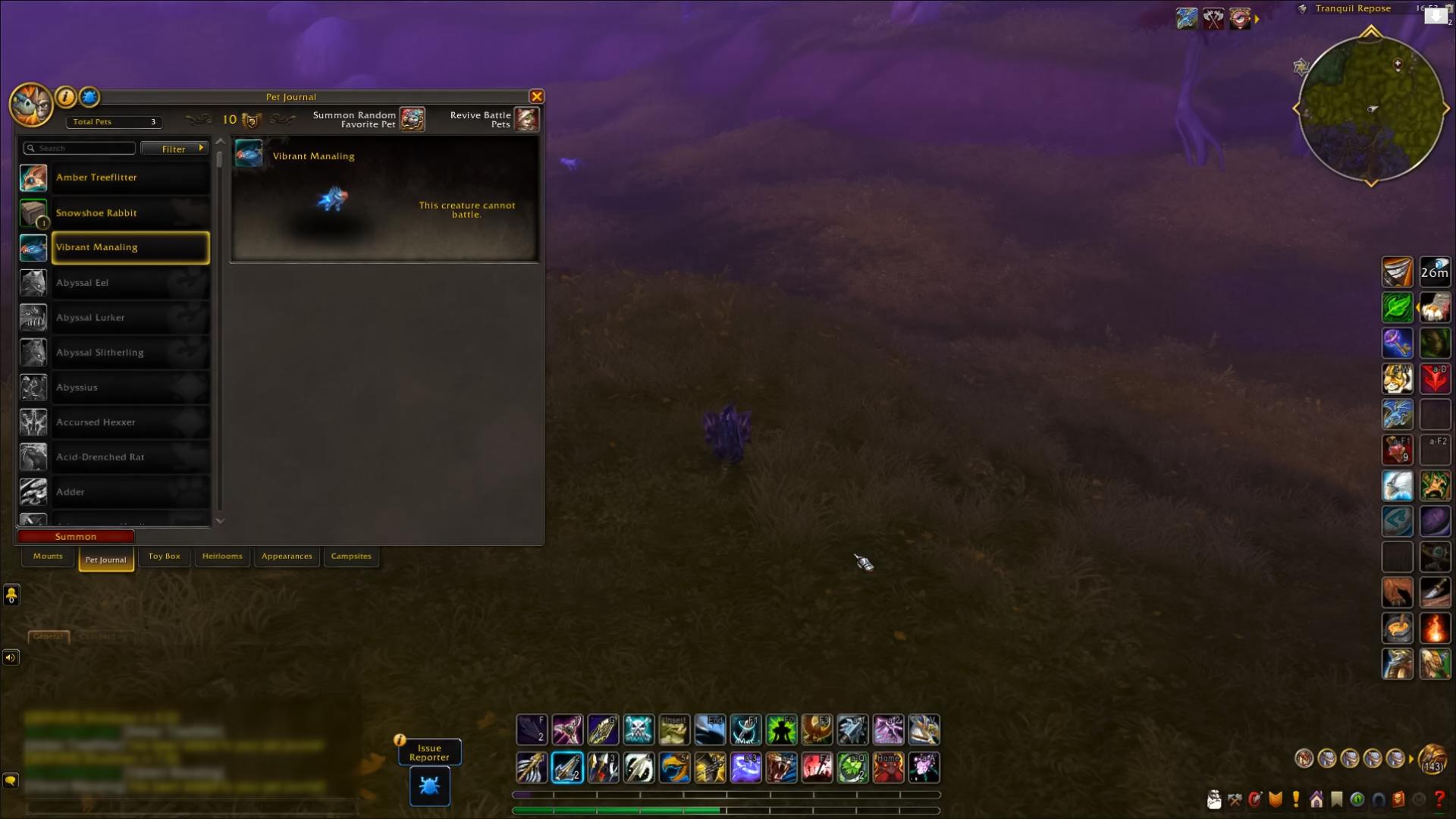Image resolution: width=1456 pixels, height=819 pixels.
Task: Open the quest log exclamation icon
Action: point(1295,799)
